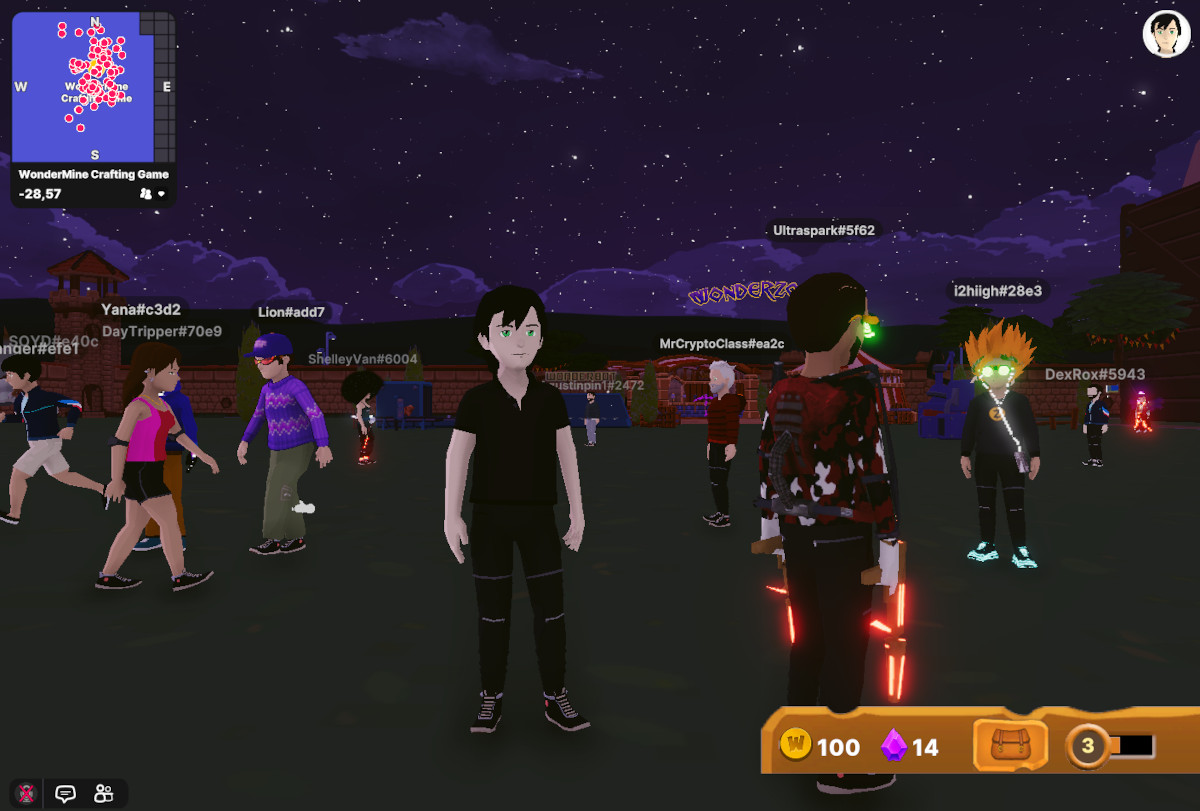Click the purple gem icon

click(x=893, y=746)
